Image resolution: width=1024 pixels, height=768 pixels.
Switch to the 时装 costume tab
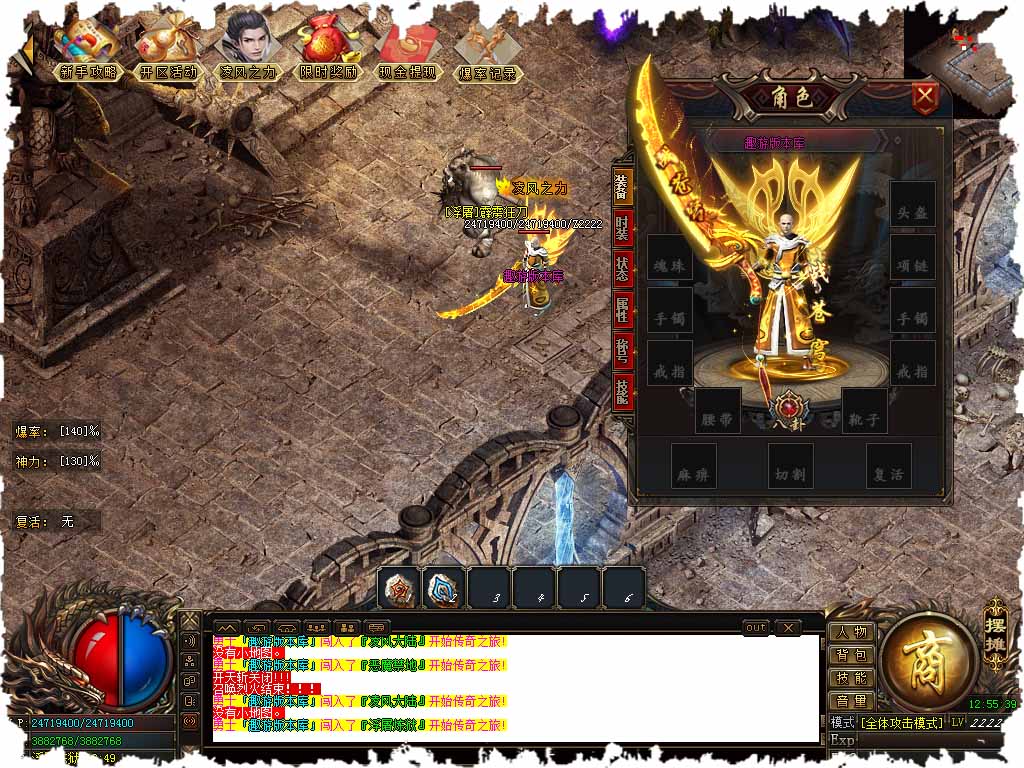pos(623,227)
